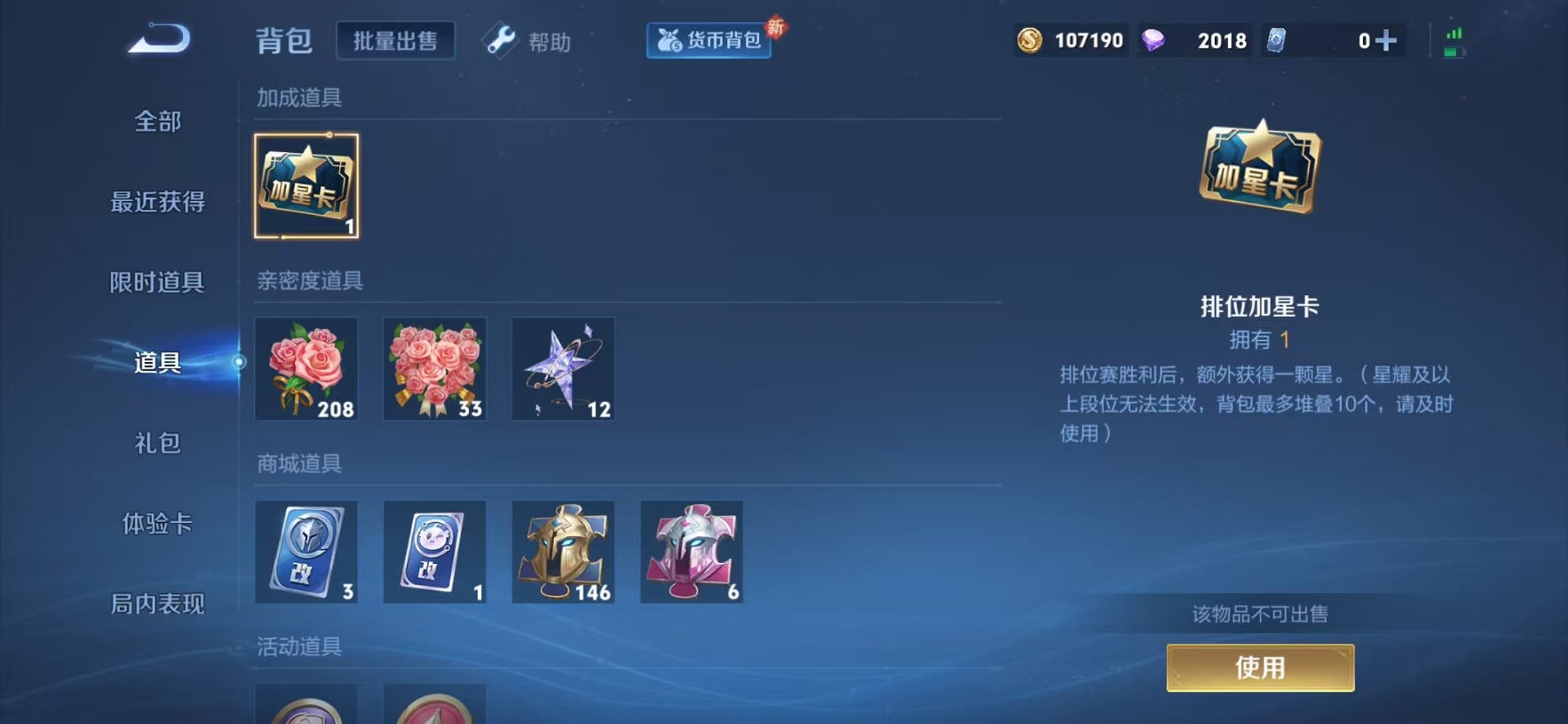
Task: Select the heart-shaped rose bouquet item
Action: coord(435,369)
